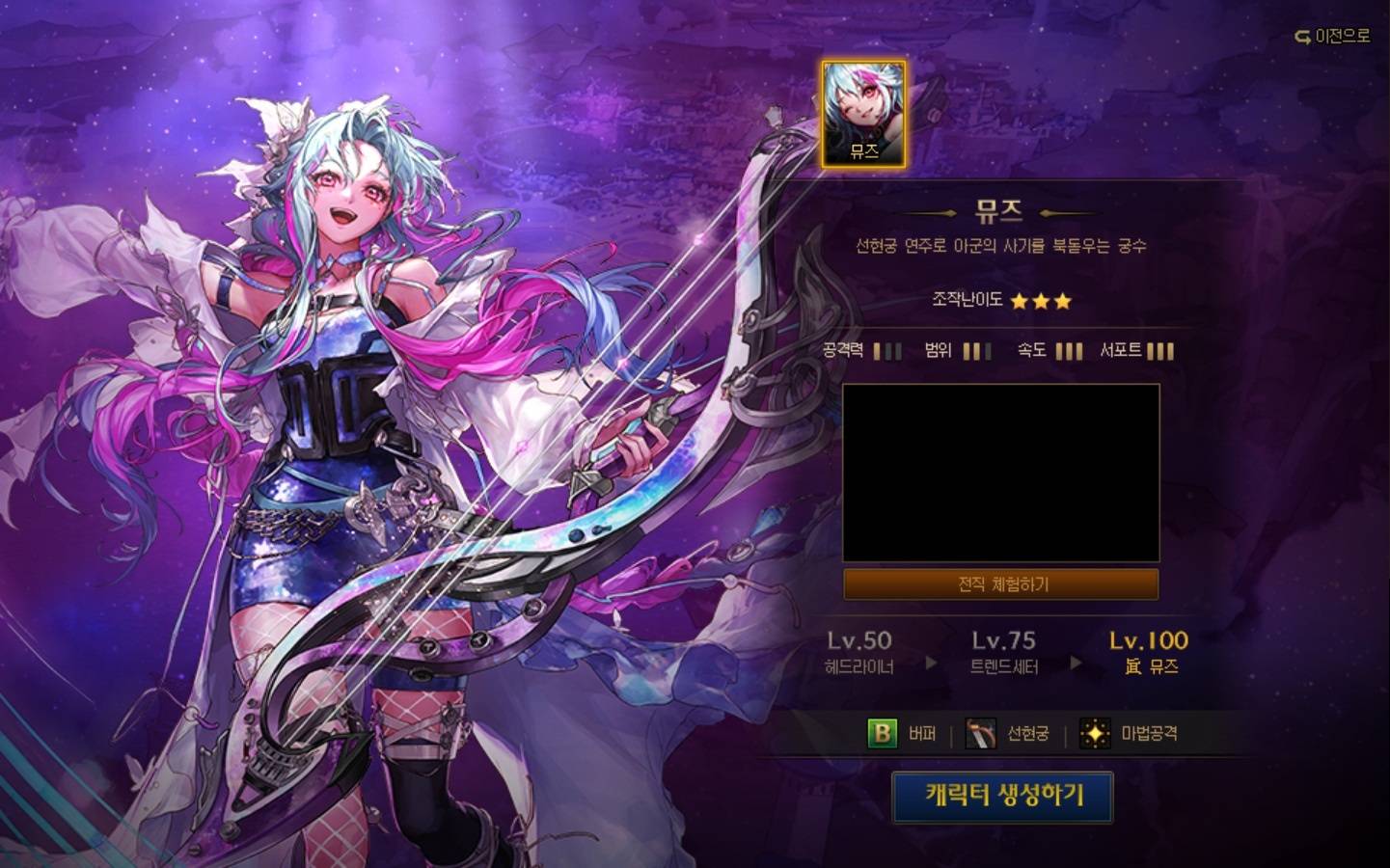Select the 뮤즈 character portrait
The image size is (1390, 868).
coord(863,115)
